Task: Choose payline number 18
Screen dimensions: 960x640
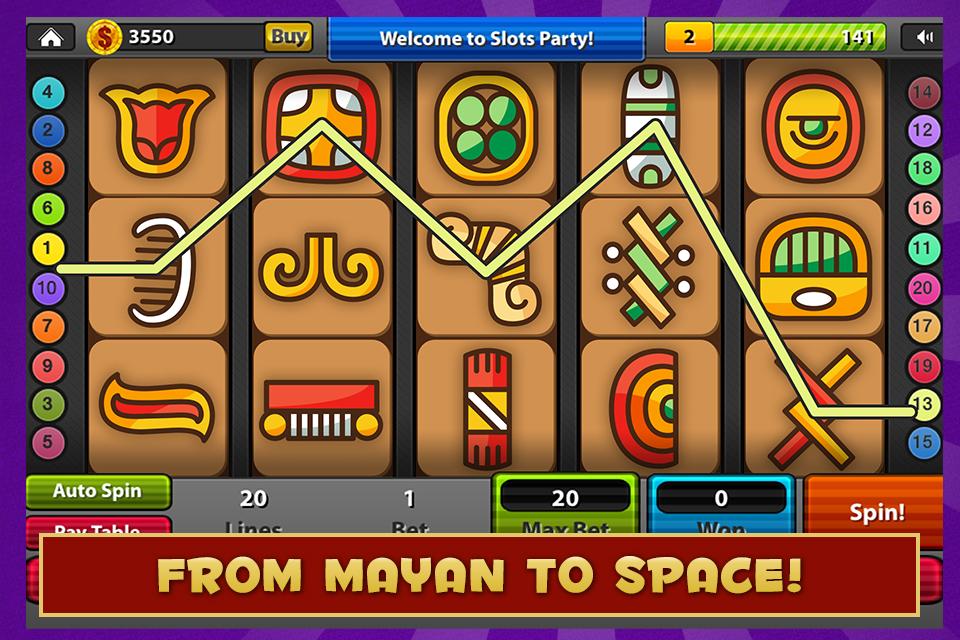Action: point(924,169)
